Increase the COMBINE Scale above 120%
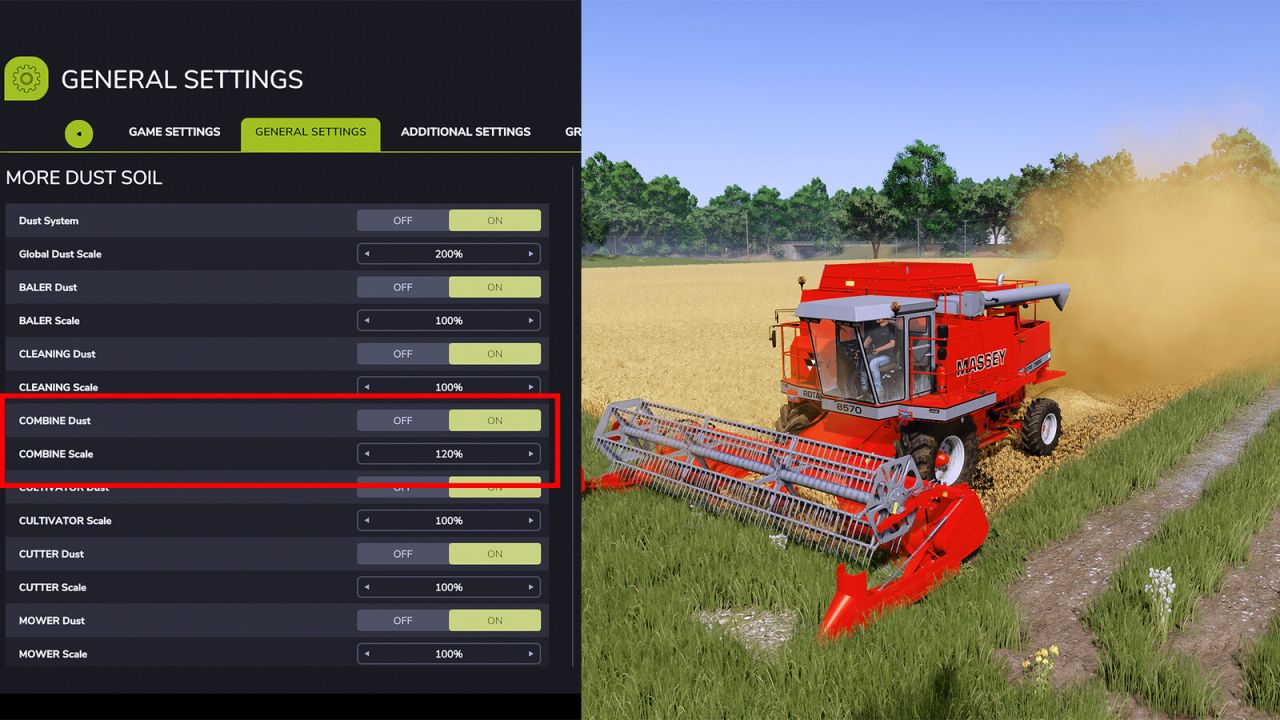Image resolution: width=1280 pixels, height=720 pixels. (531, 453)
